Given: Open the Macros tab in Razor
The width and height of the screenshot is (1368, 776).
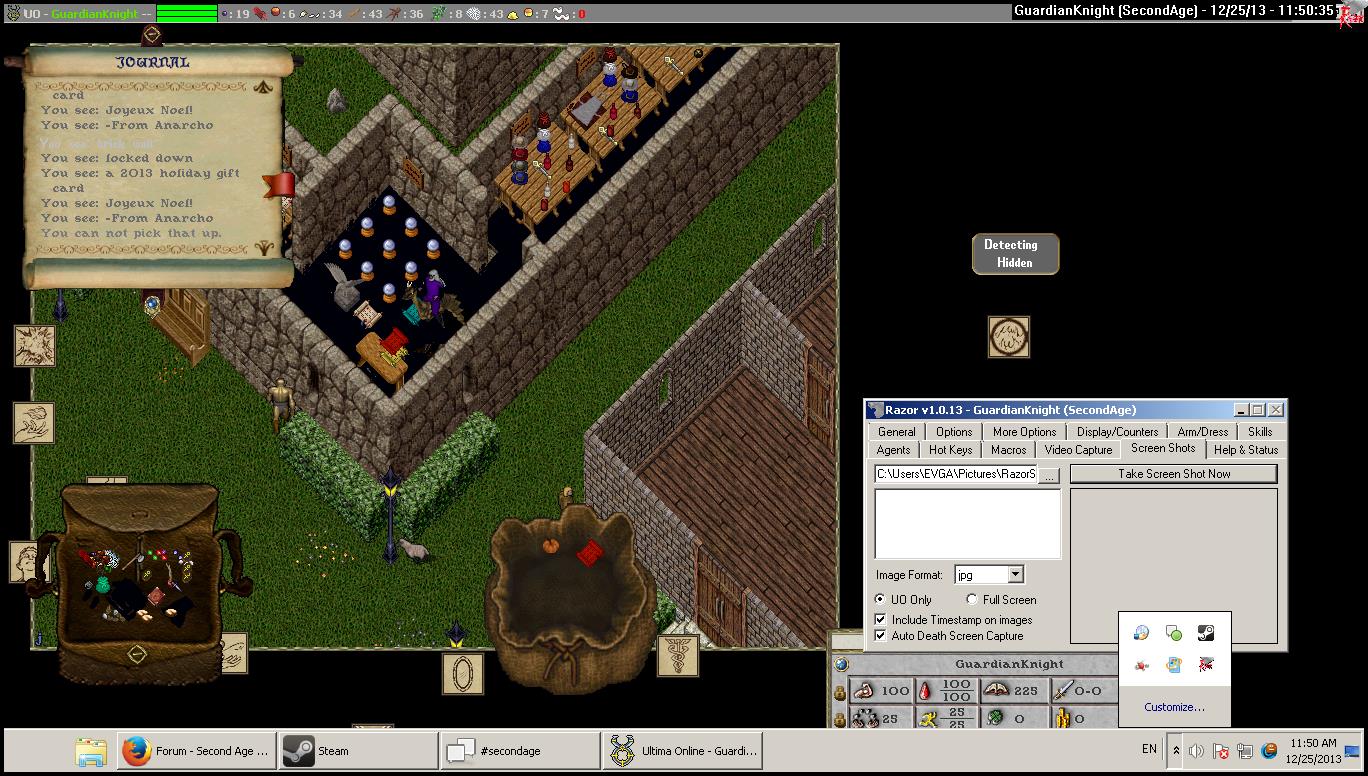Looking at the screenshot, I should [1008, 450].
